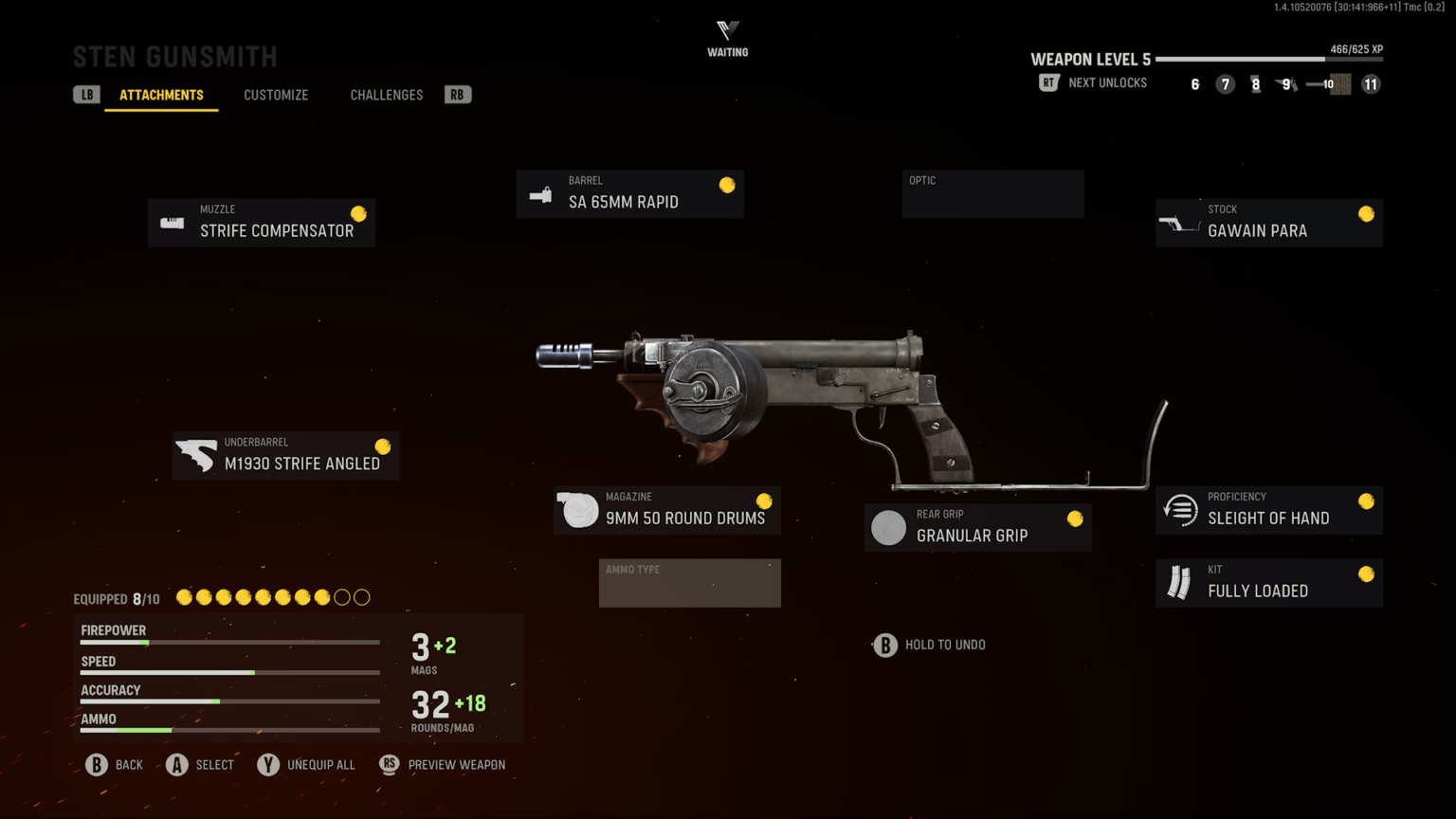
Task: Click the Ammo Type slot
Action: tap(689, 583)
